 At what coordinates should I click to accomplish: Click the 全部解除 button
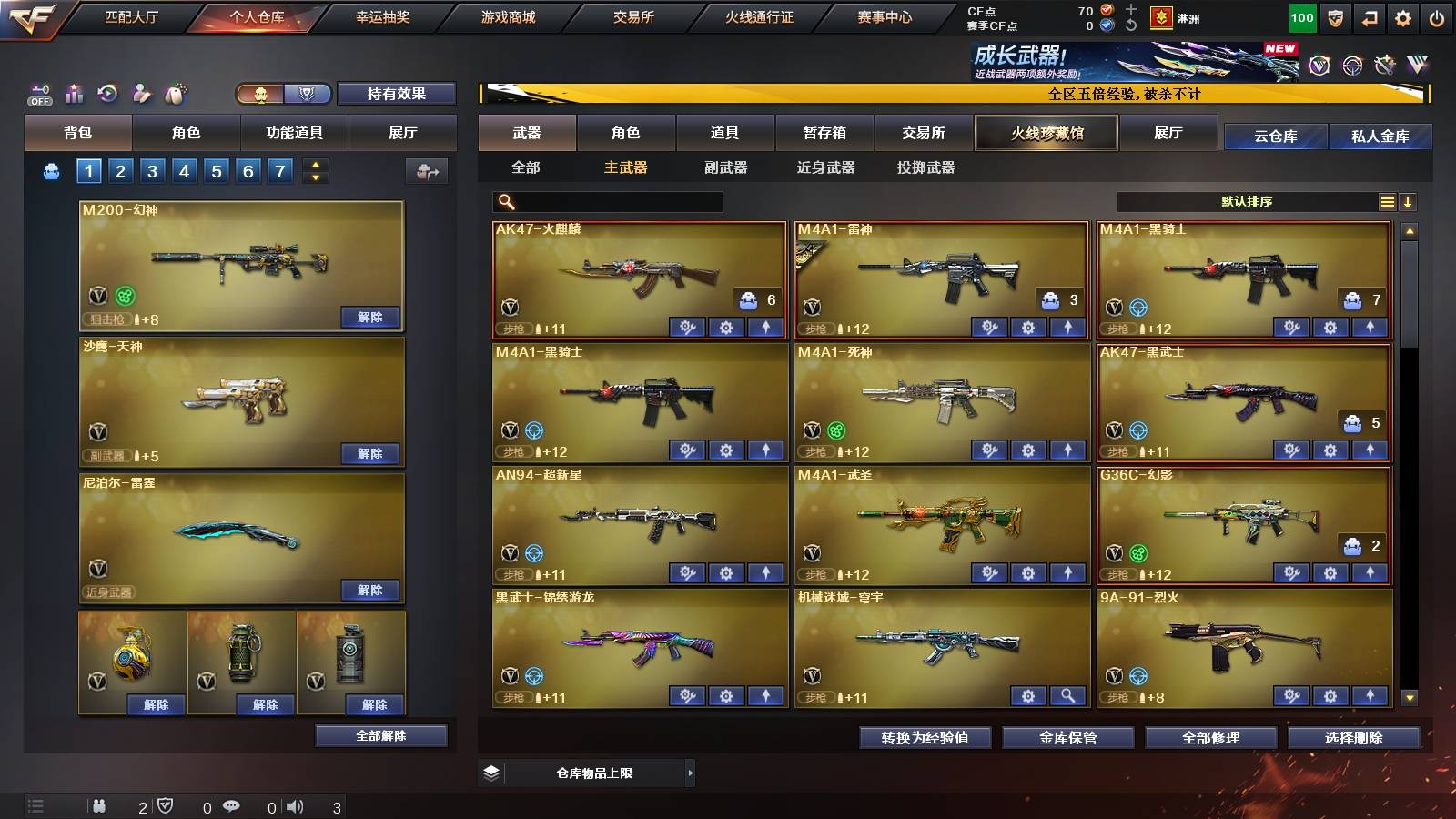380,735
